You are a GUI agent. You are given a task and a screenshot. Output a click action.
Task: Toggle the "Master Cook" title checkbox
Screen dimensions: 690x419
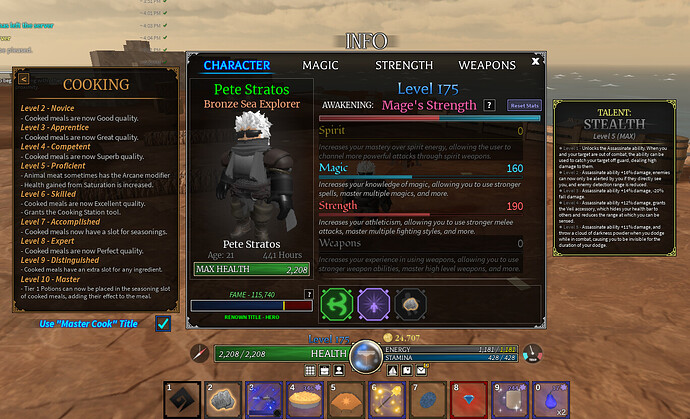pos(163,323)
